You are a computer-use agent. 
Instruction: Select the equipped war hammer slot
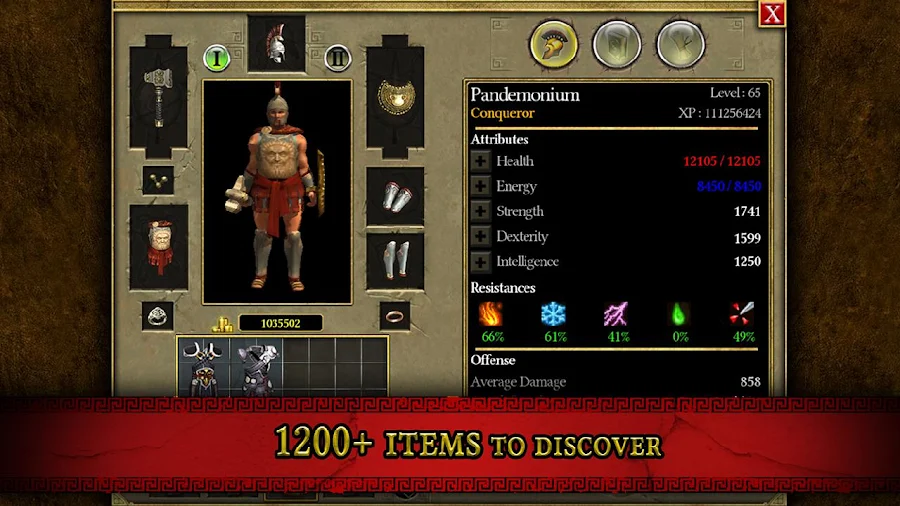pyautogui.click(x=159, y=97)
